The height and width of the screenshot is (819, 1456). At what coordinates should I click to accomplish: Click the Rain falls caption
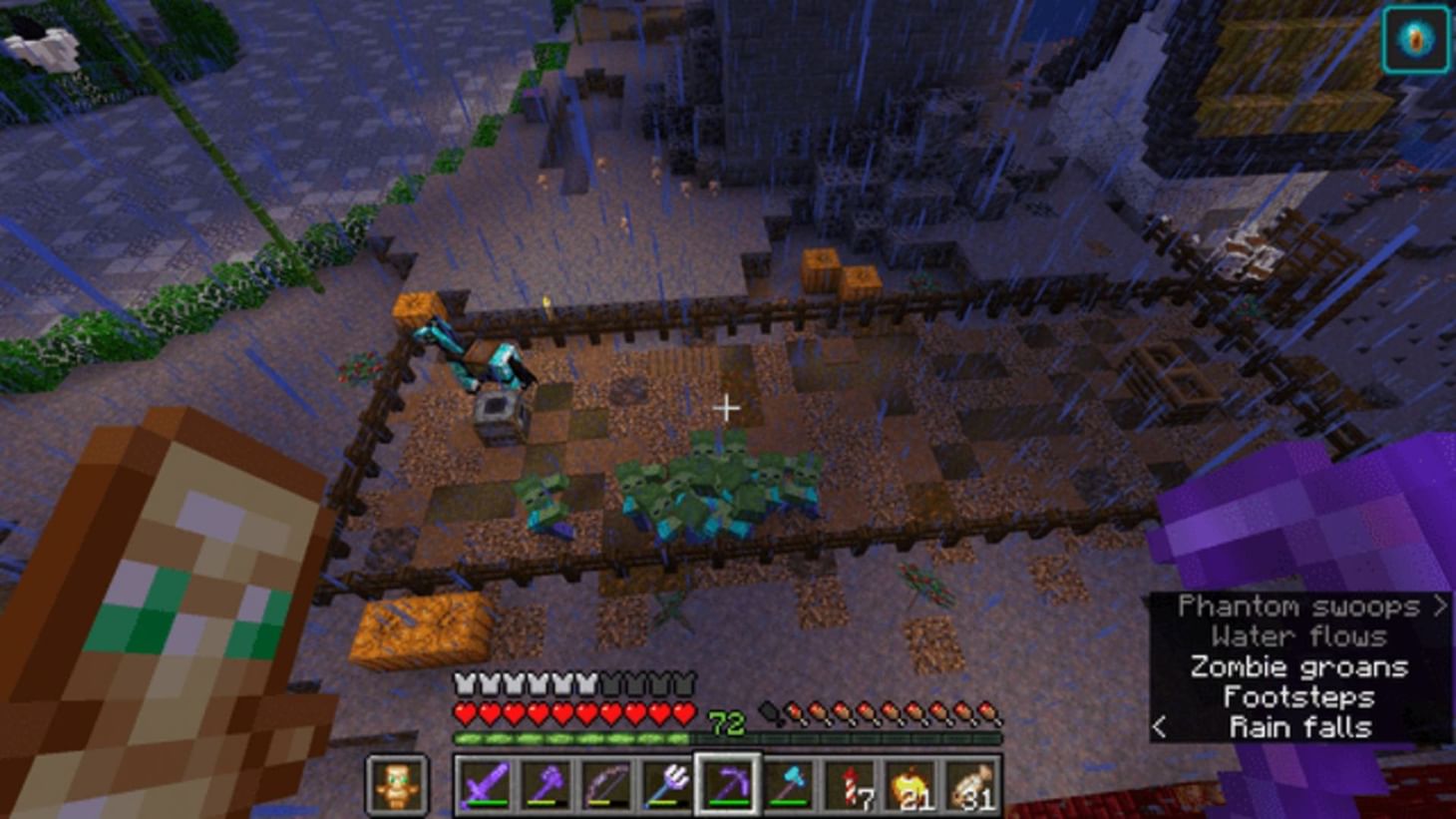coord(1299,728)
